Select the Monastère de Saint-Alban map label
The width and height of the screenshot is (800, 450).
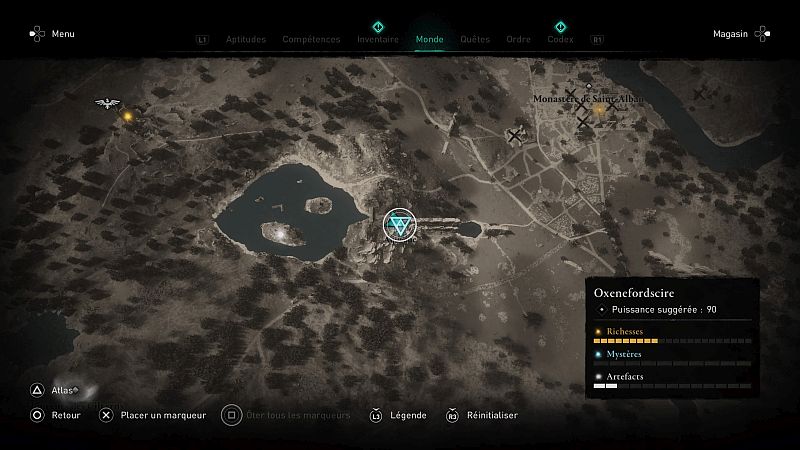(588, 100)
